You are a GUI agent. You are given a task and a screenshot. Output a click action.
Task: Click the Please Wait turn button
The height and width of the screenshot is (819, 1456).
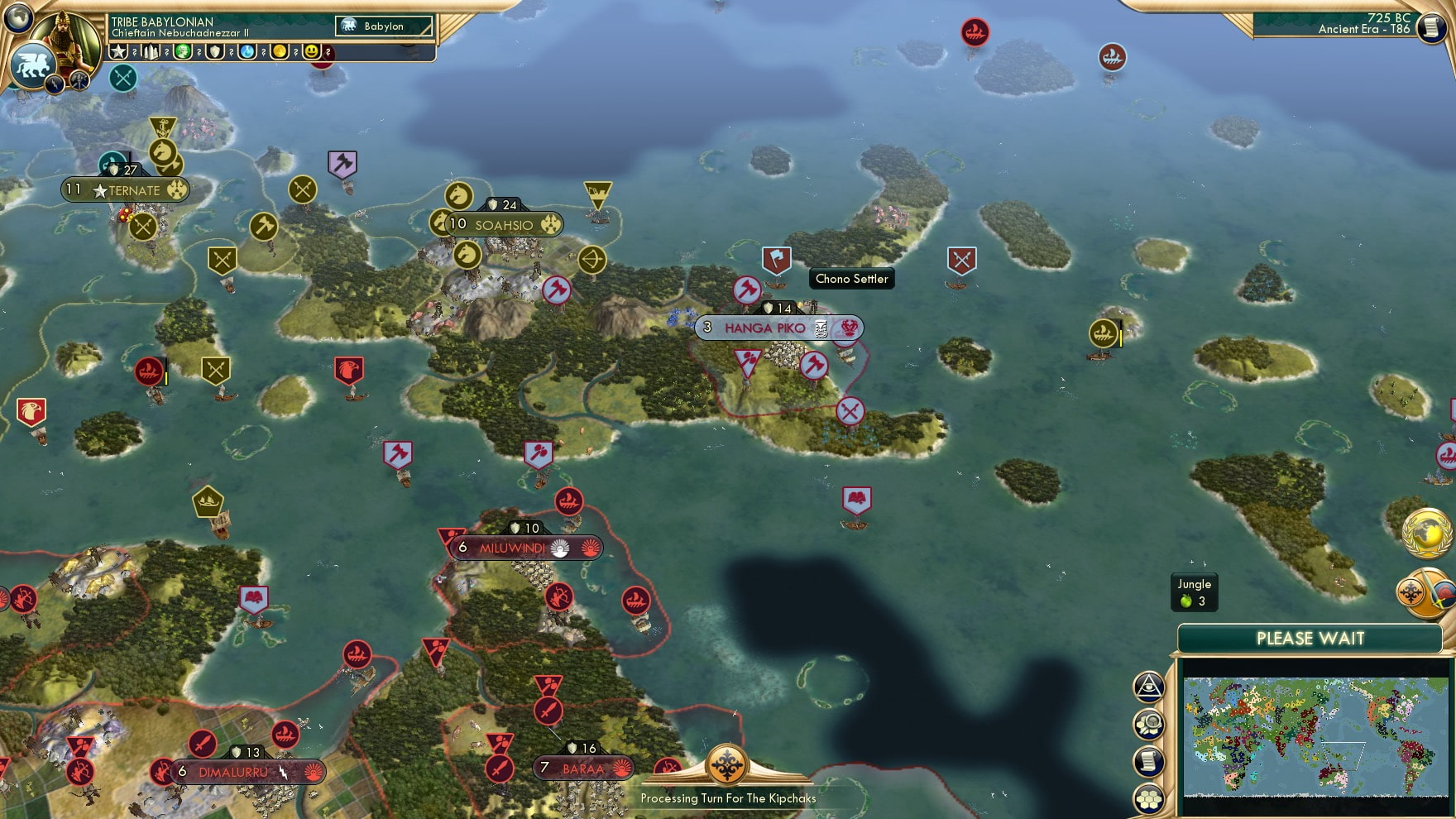click(1310, 639)
